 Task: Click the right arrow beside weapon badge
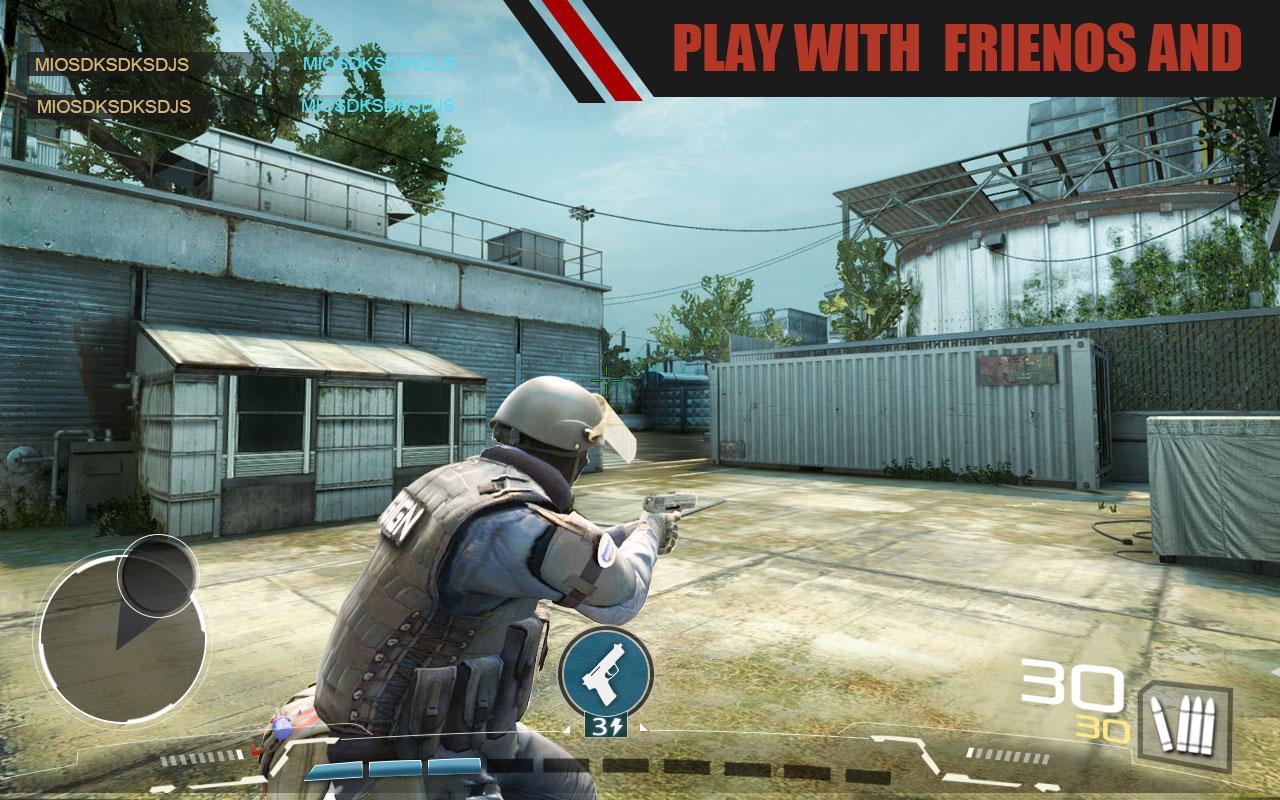pyautogui.click(x=643, y=727)
